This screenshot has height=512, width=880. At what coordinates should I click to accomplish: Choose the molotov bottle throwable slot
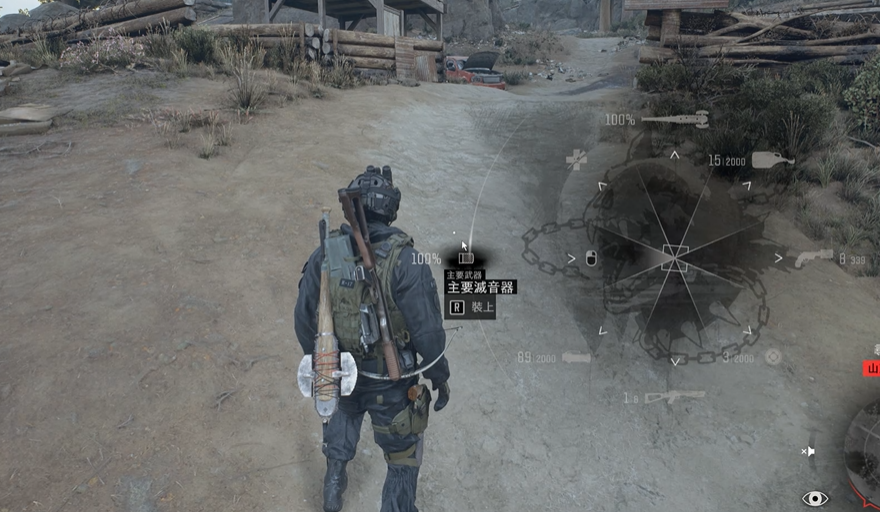772,159
